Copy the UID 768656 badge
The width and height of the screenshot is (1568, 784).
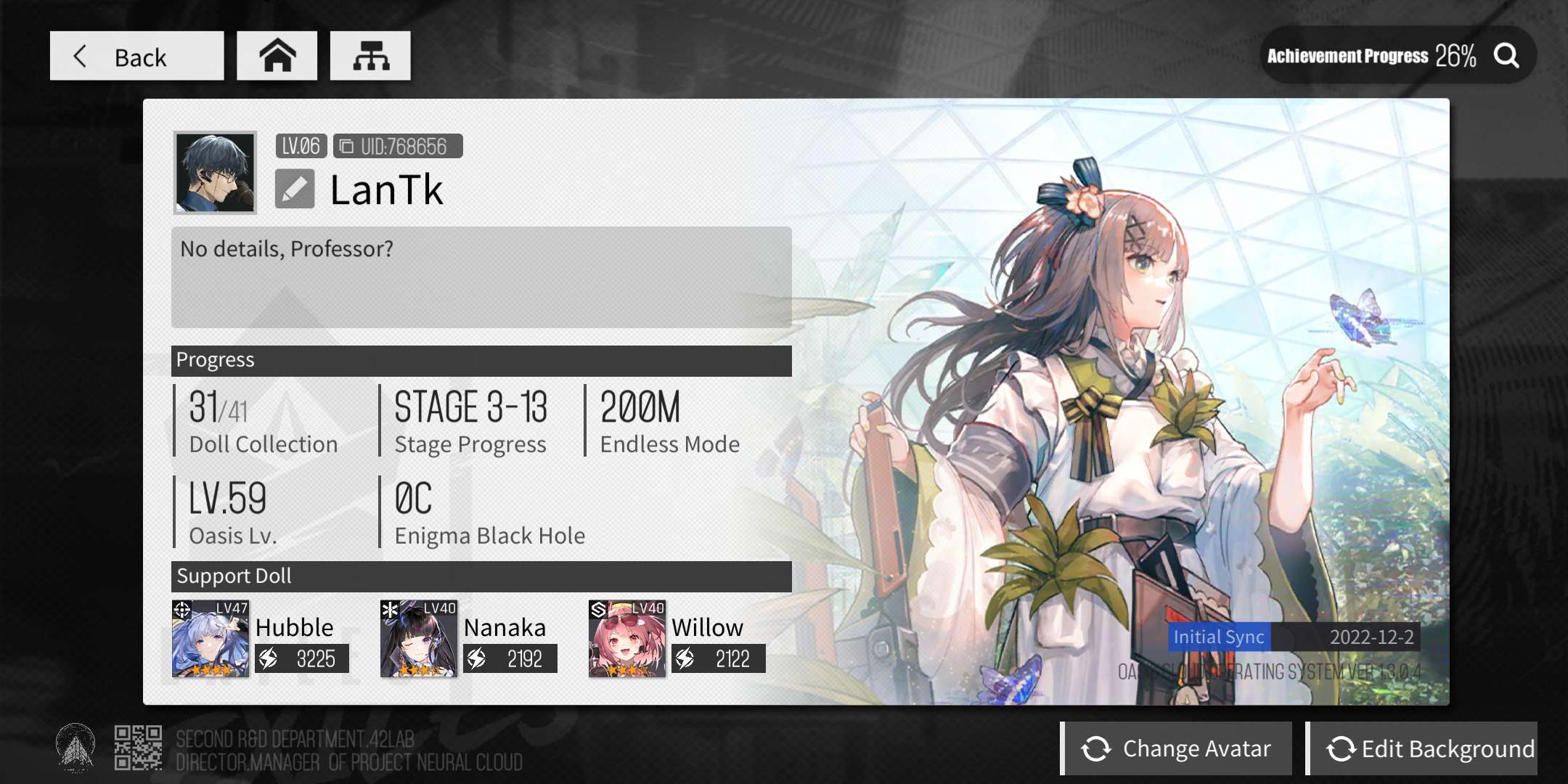(397, 146)
